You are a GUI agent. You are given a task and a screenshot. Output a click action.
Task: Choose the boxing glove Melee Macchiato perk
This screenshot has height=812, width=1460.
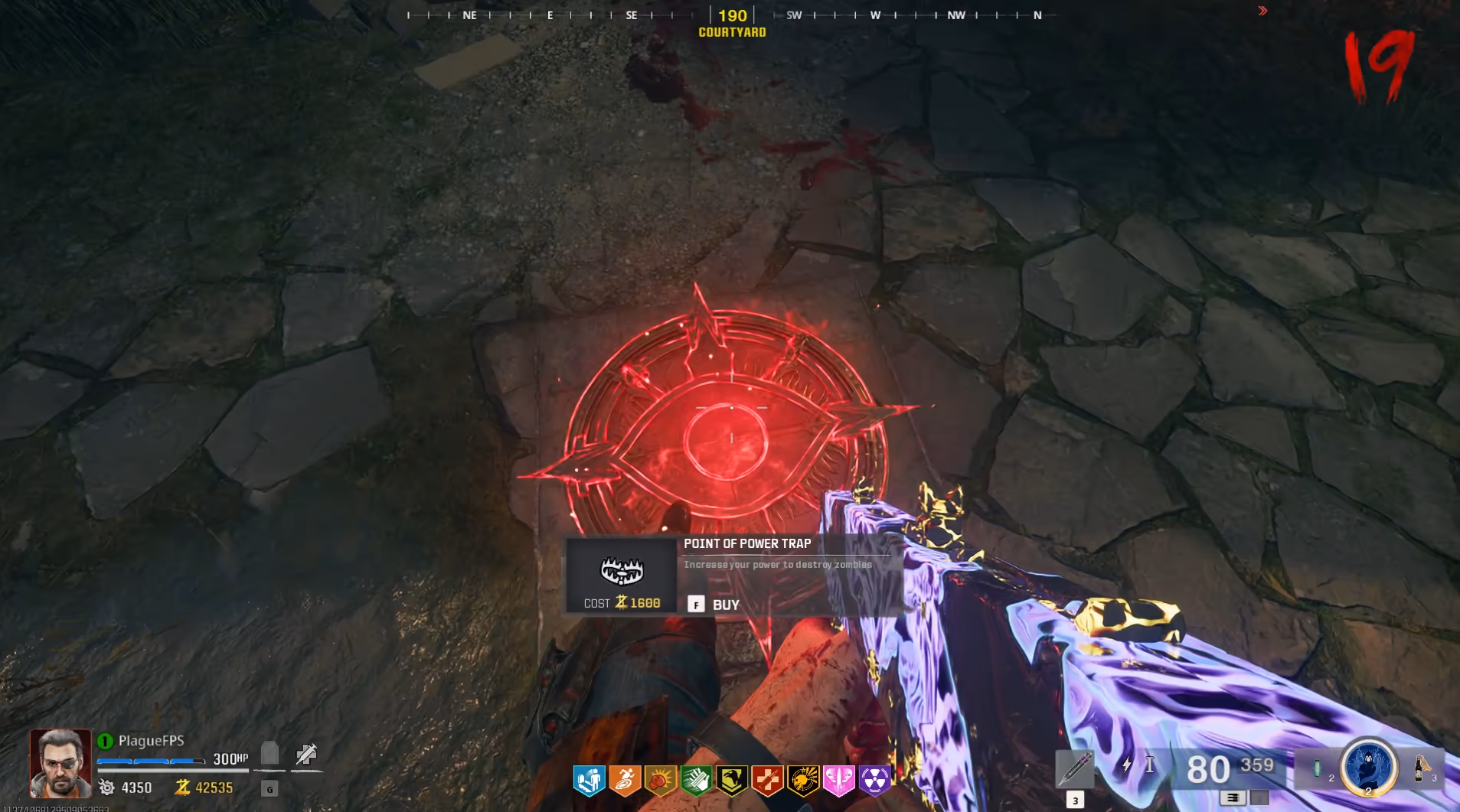[x=660, y=781]
